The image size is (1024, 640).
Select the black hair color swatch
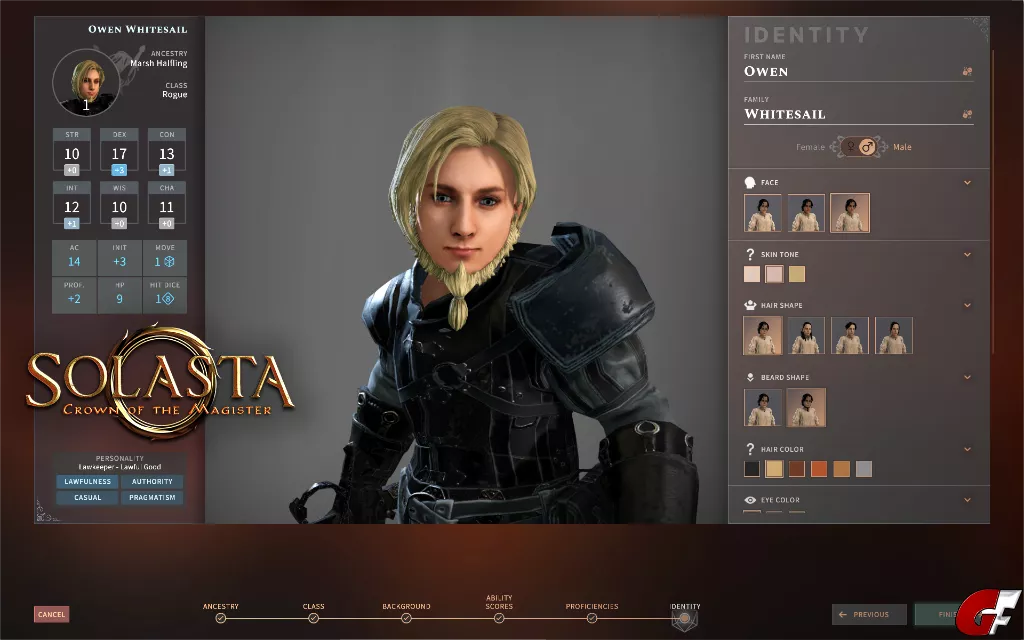pos(752,469)
